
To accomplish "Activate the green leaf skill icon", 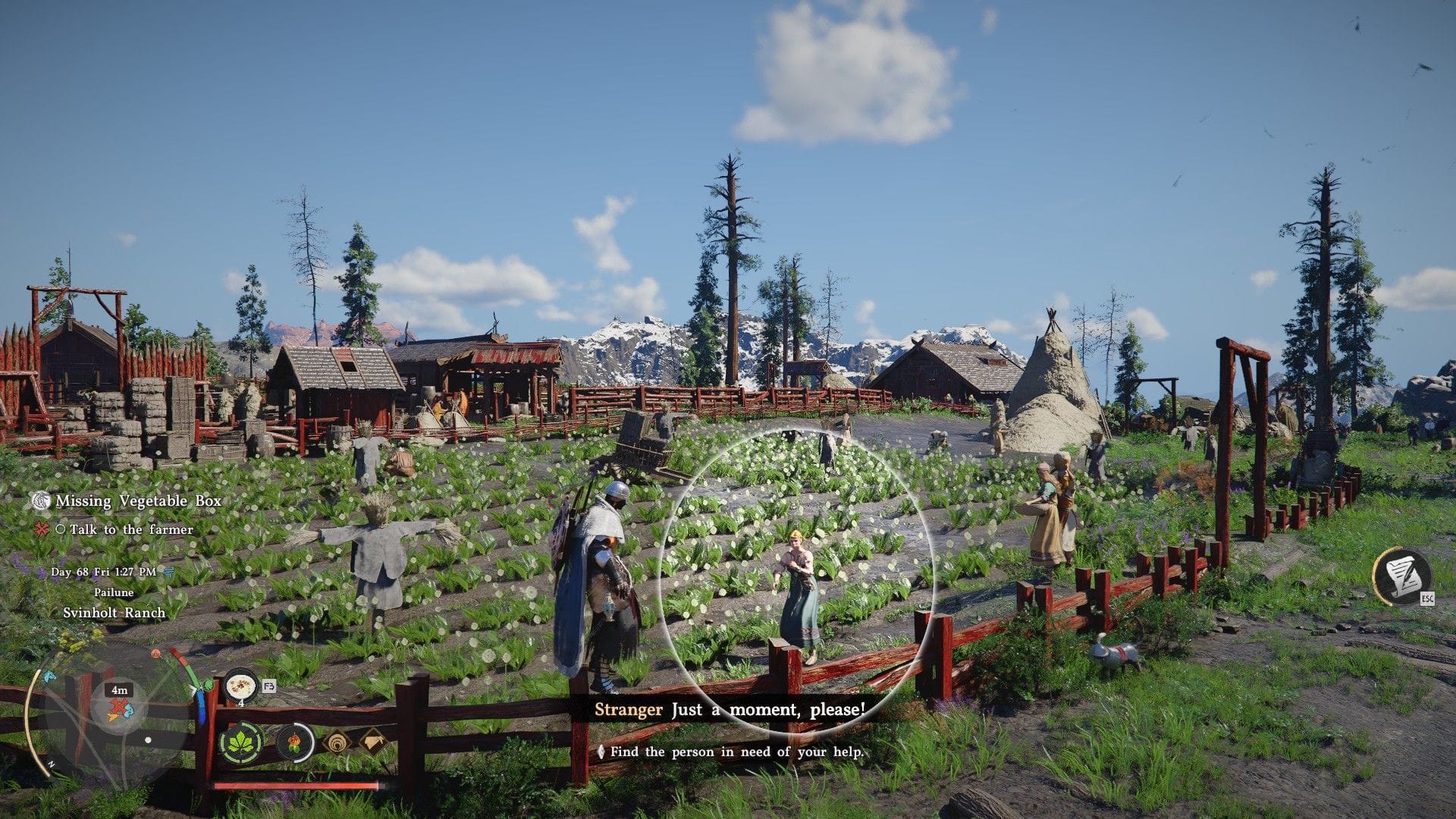I will coord(241,742).
